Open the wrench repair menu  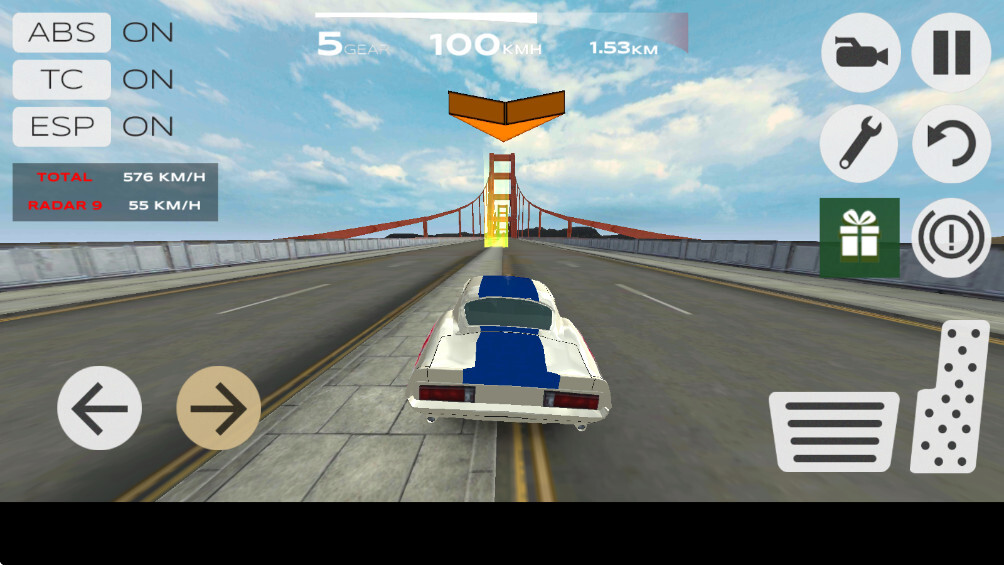859,144
